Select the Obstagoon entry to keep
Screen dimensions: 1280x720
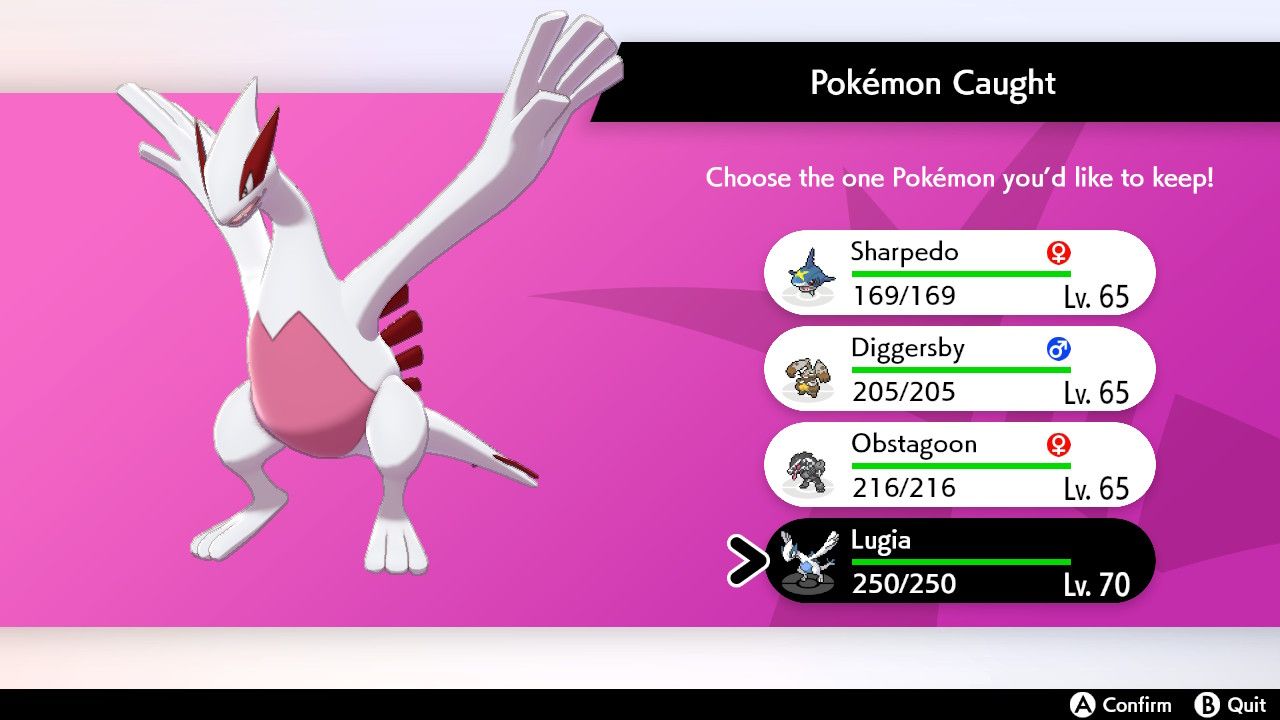(x=960, y=464)
